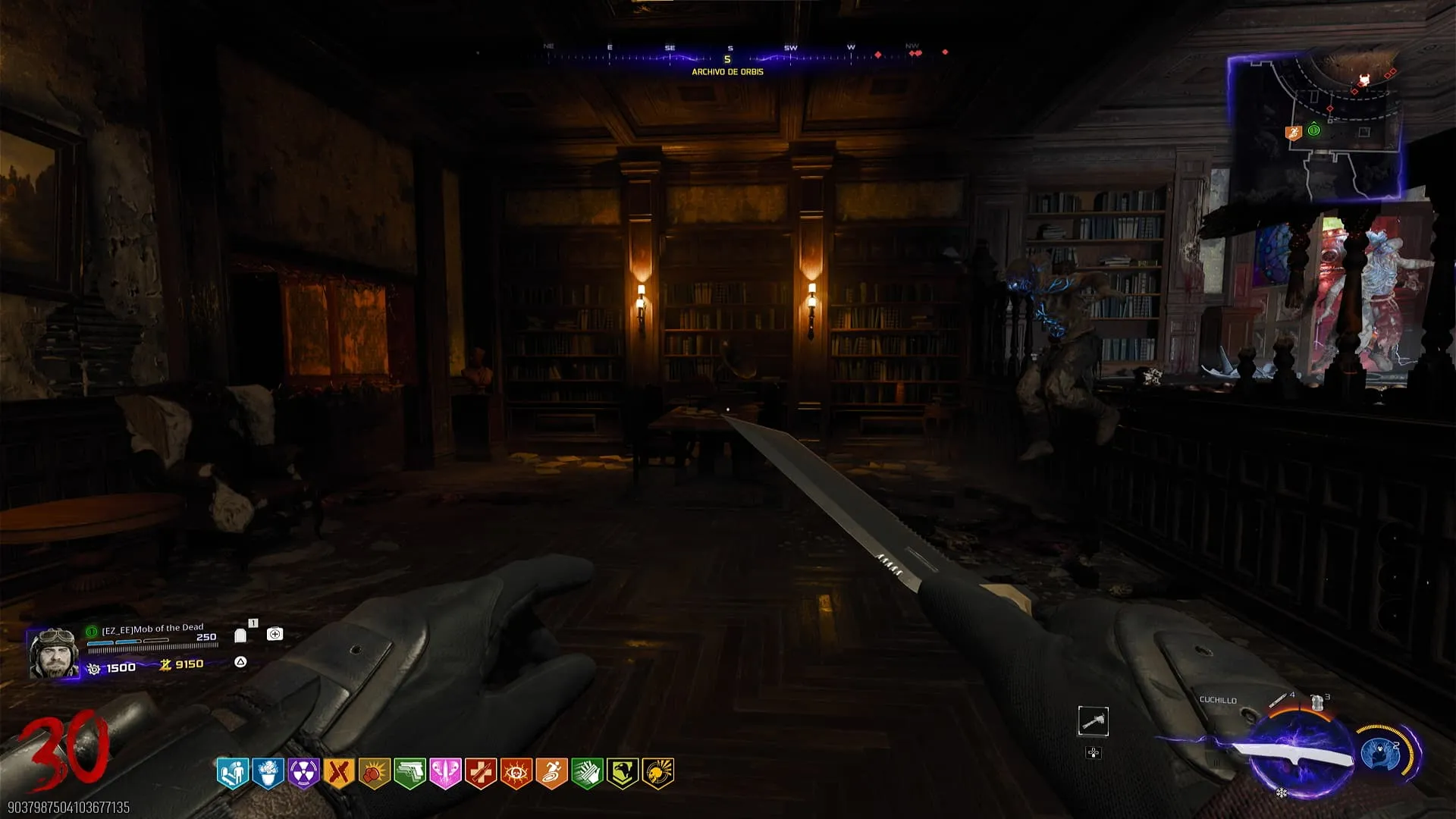The width and height of the screenshot is (1456, 819).
Task: Select the green fast hands perk
Action: pyautogui.click(x=587, y=773)
